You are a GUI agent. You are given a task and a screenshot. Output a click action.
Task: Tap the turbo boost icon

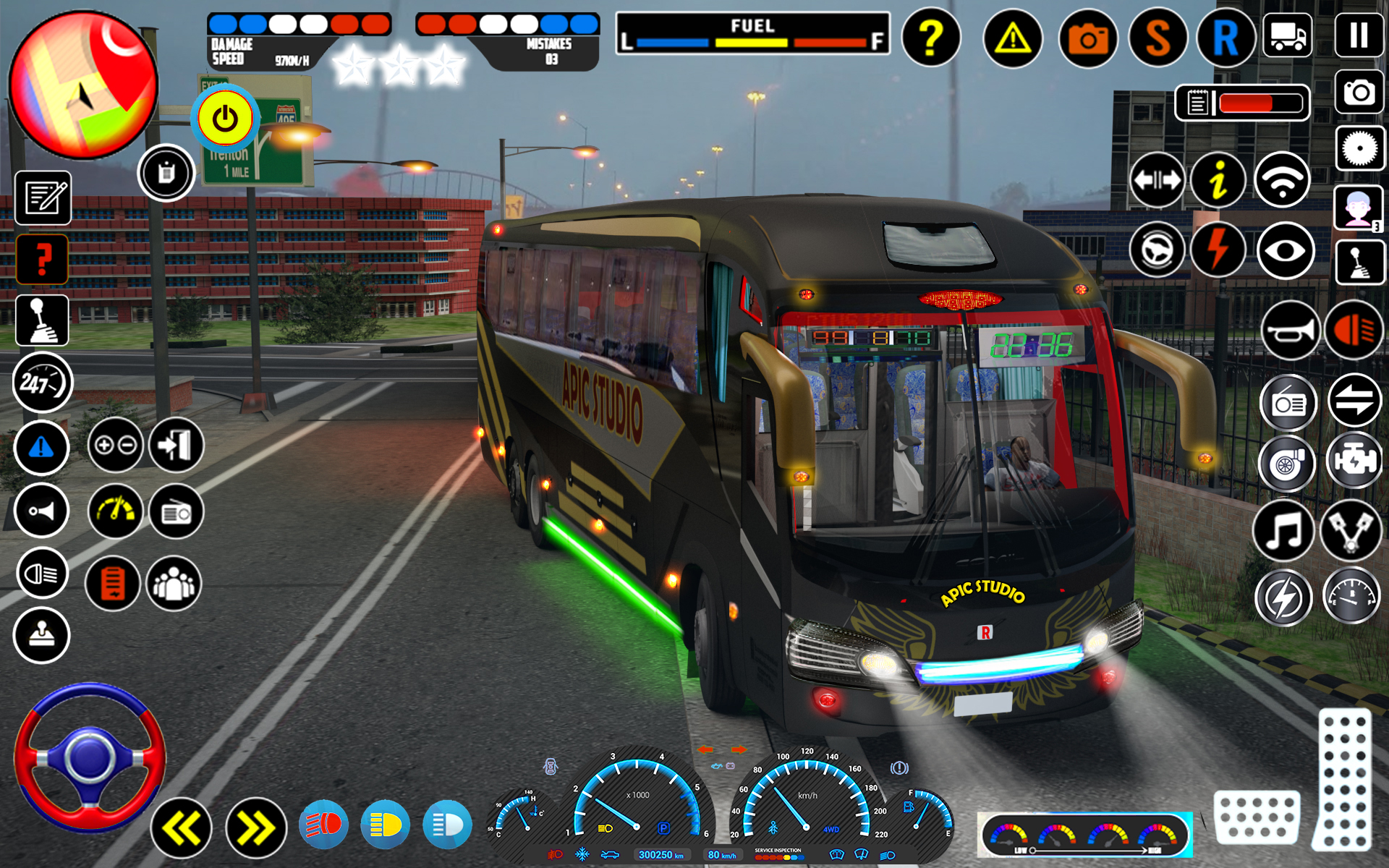click(1286, 463)
